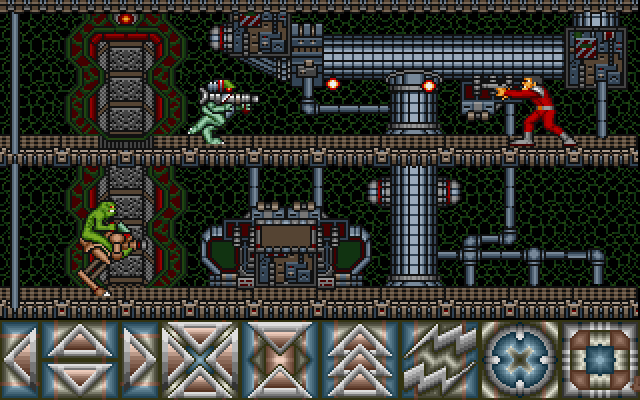The image size is (640, 400).
Task: Activate the X-shaped cross icon
Action: point(200,358)
